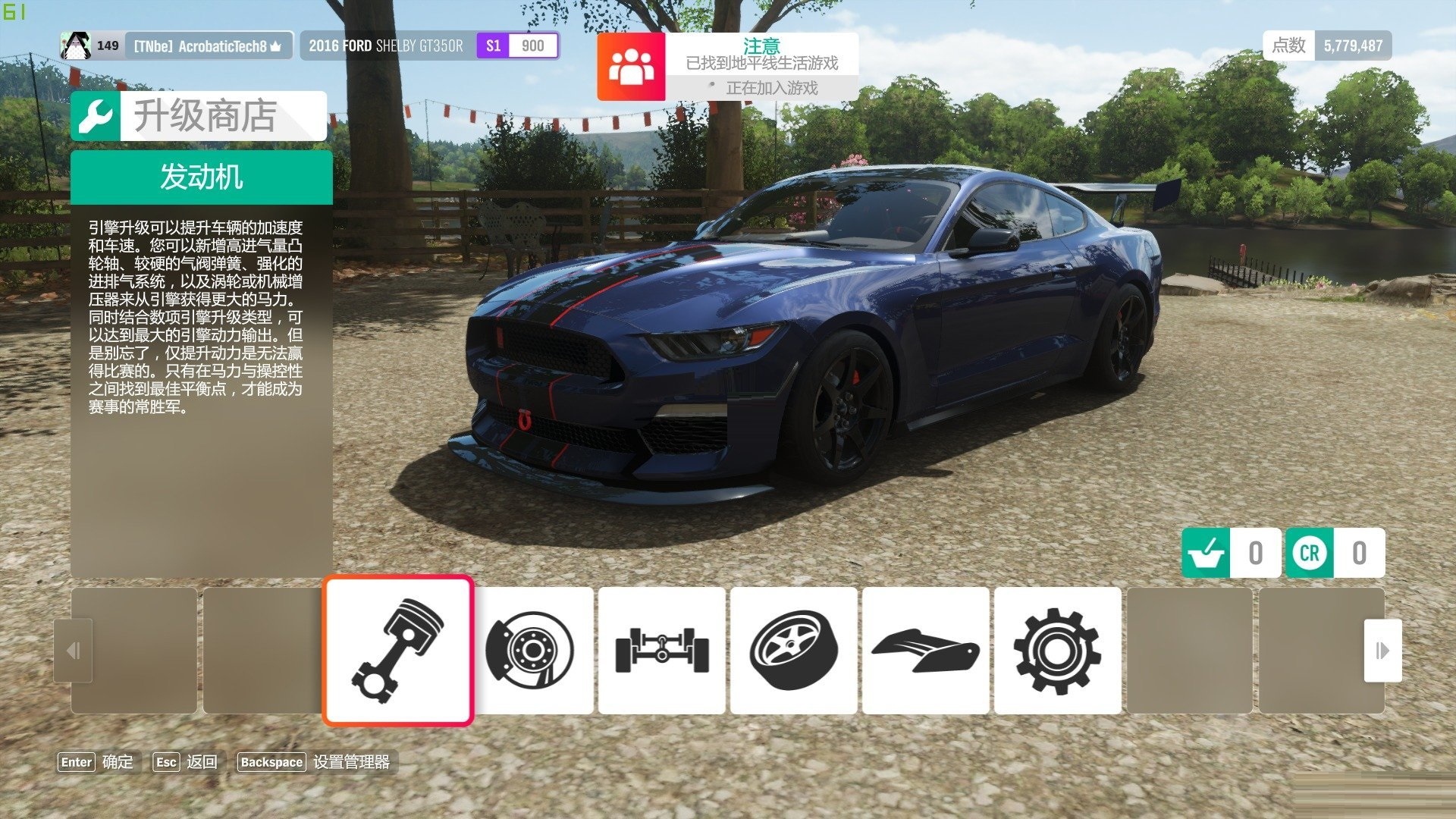
Task: Select the tire and wheel upgrade category
Action: [x=794, y=651]
